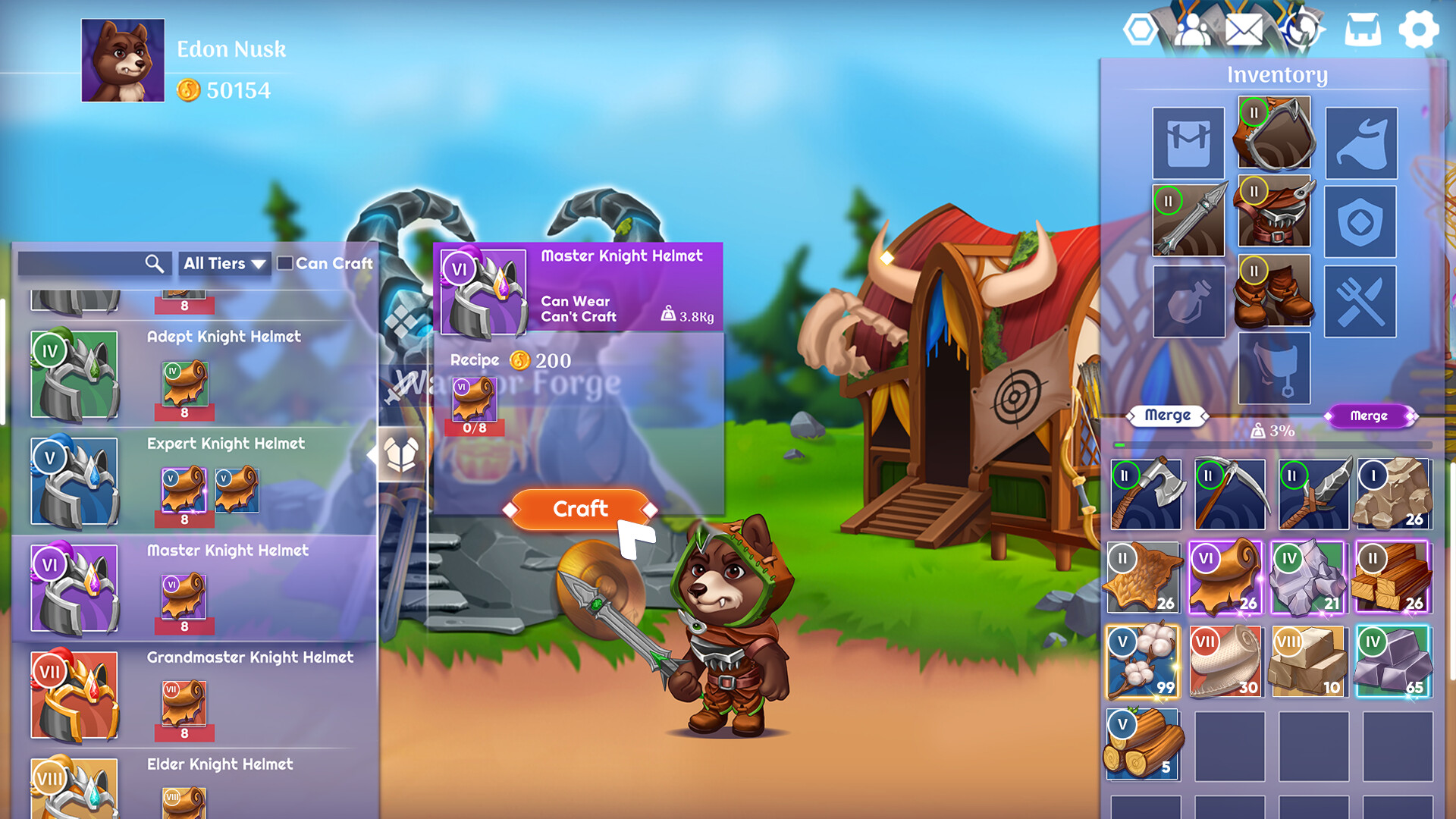Enable the Can Craft filter checkbox
This screenshot has width=1456, height=819.
(284, 264)
